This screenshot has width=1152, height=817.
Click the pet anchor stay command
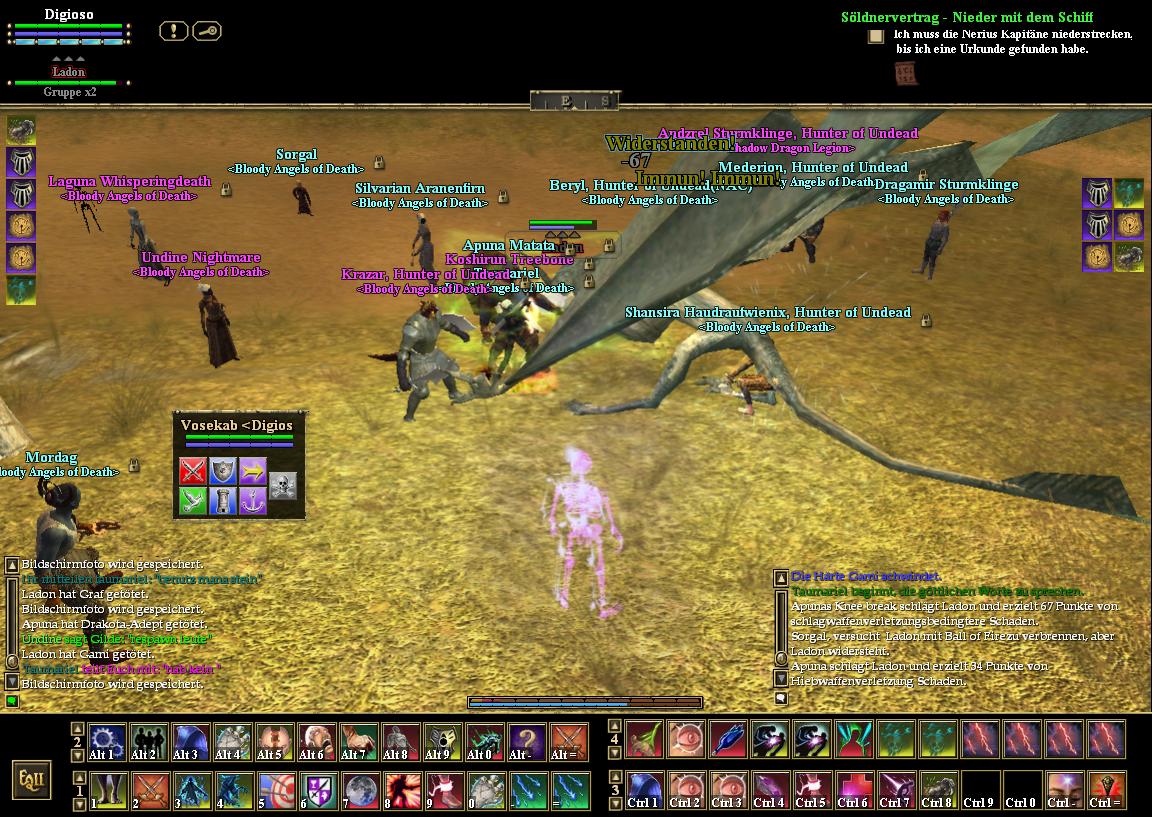(252, 501)
